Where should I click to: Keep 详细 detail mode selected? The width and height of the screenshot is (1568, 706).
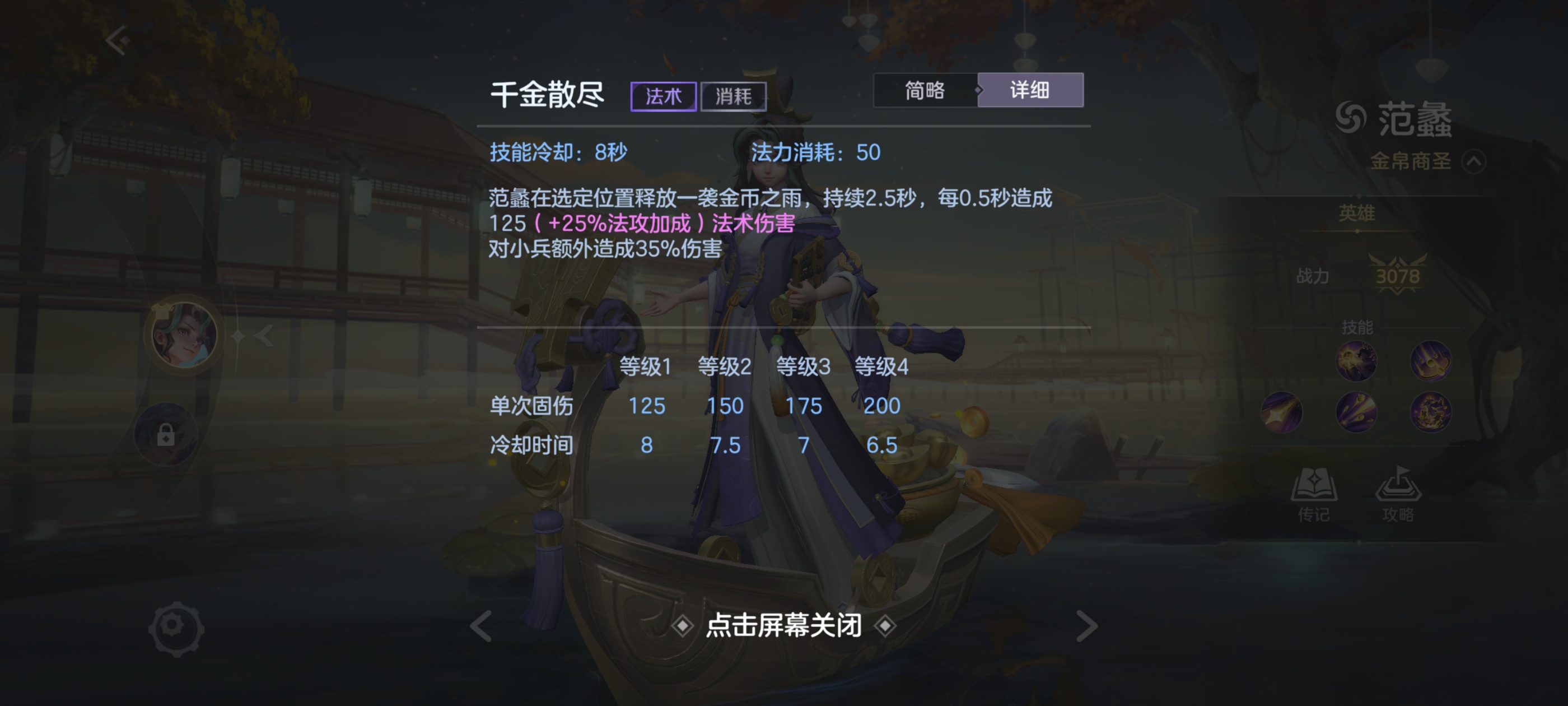coord(1030,90)
